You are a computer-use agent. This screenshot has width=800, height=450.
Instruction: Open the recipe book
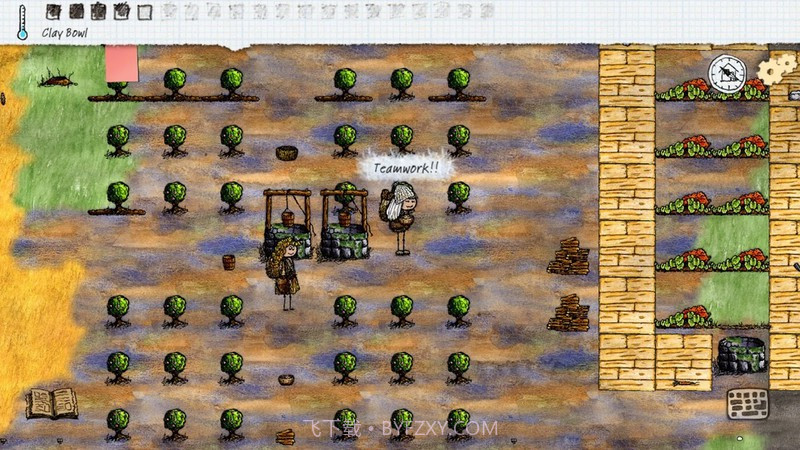51,402
